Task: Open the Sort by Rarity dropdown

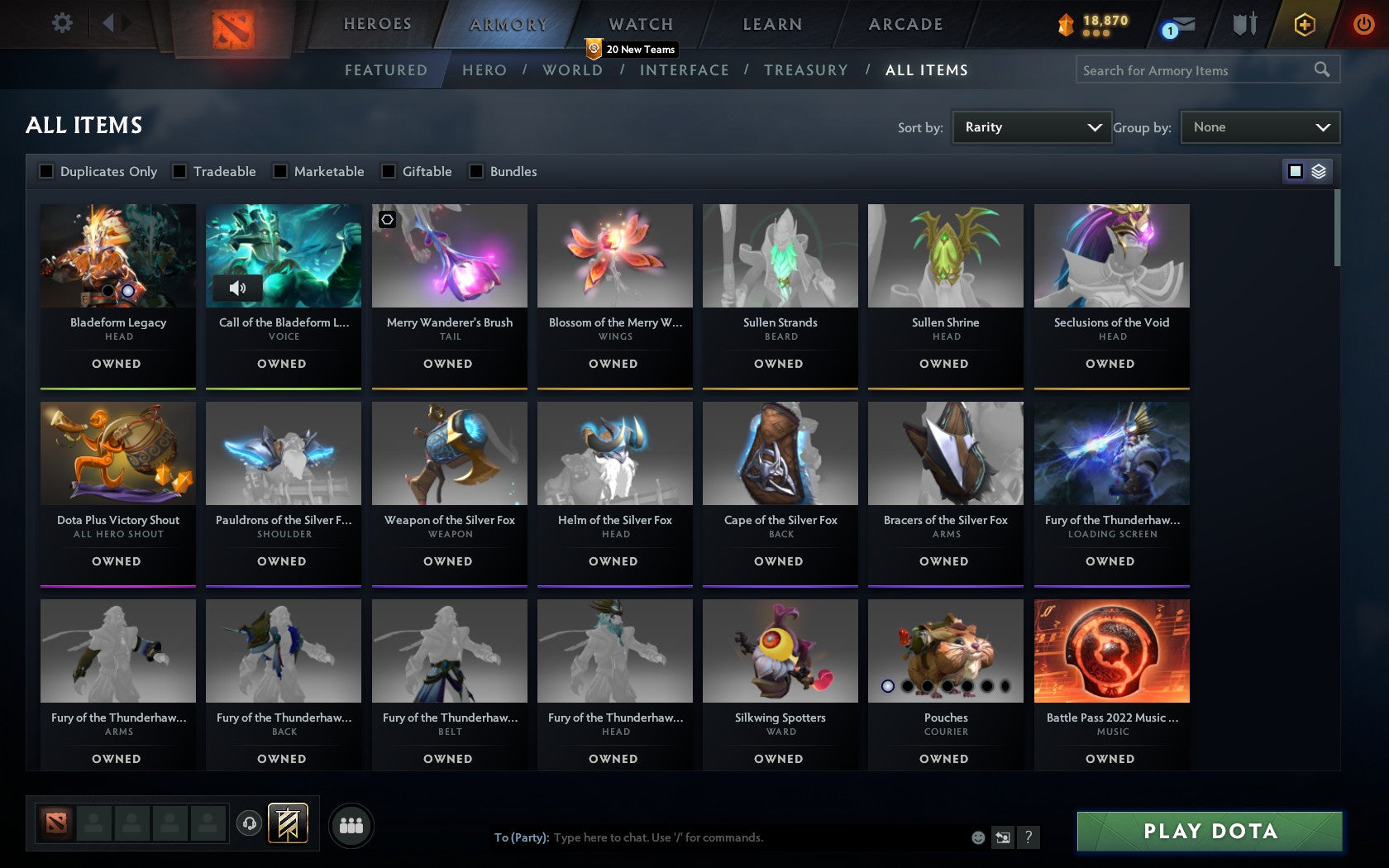Action: point(1031,126)
